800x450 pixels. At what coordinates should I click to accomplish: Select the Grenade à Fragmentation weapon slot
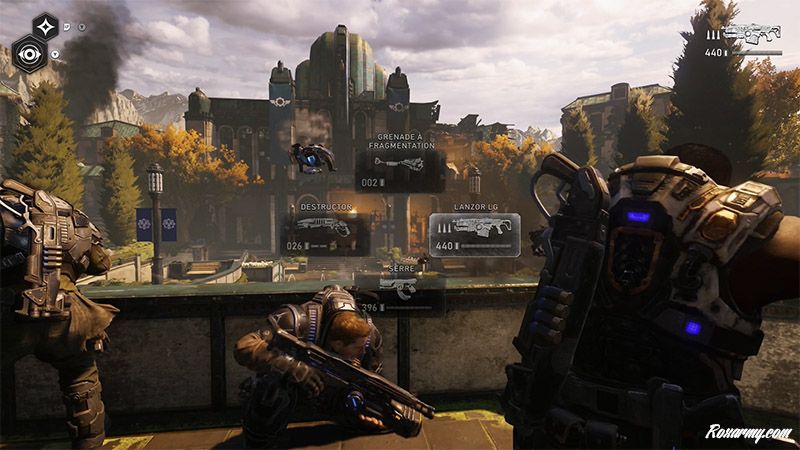tap(400, 170)
